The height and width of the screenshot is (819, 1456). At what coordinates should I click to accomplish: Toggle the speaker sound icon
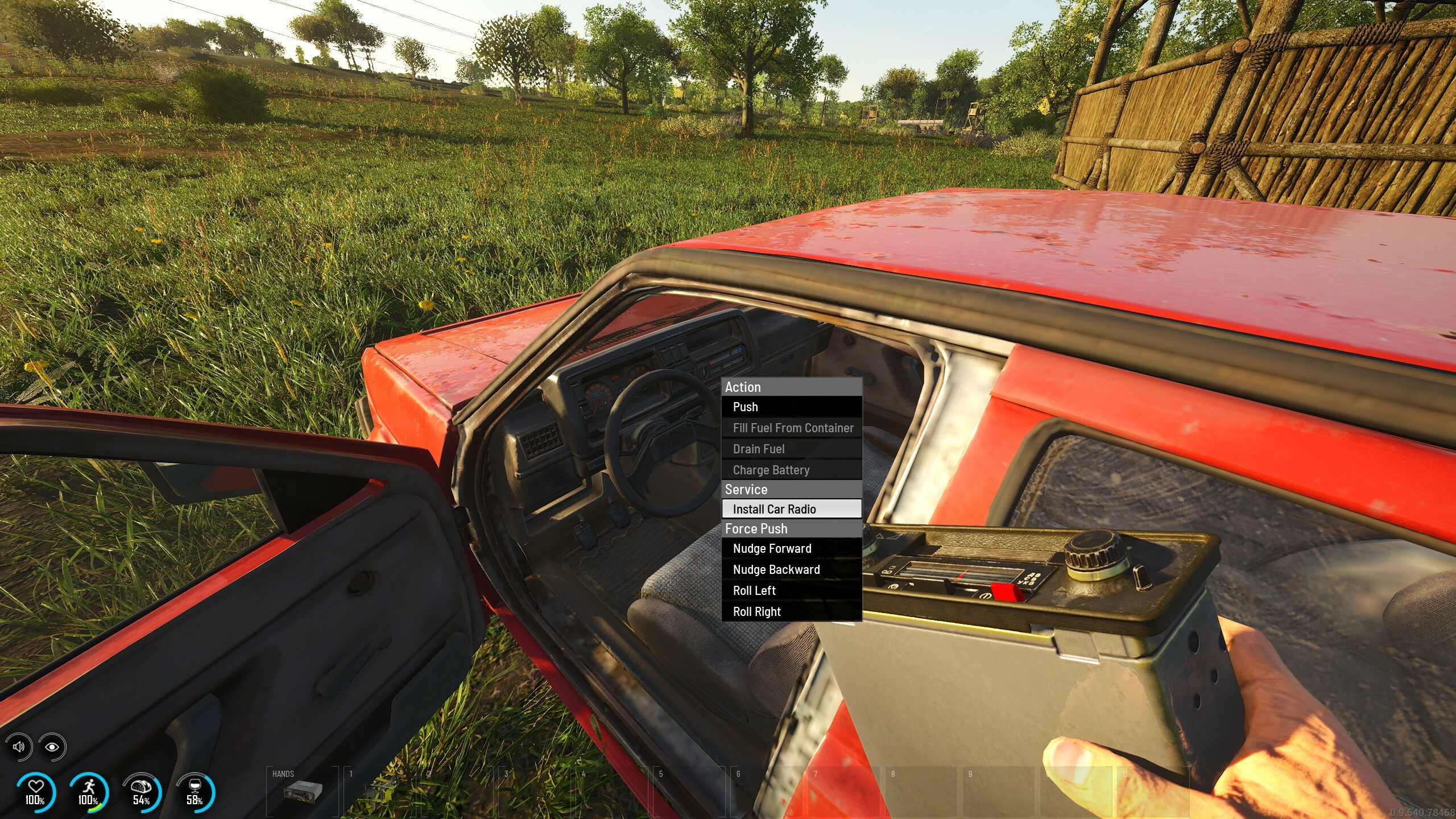click(x=19, y=747)
